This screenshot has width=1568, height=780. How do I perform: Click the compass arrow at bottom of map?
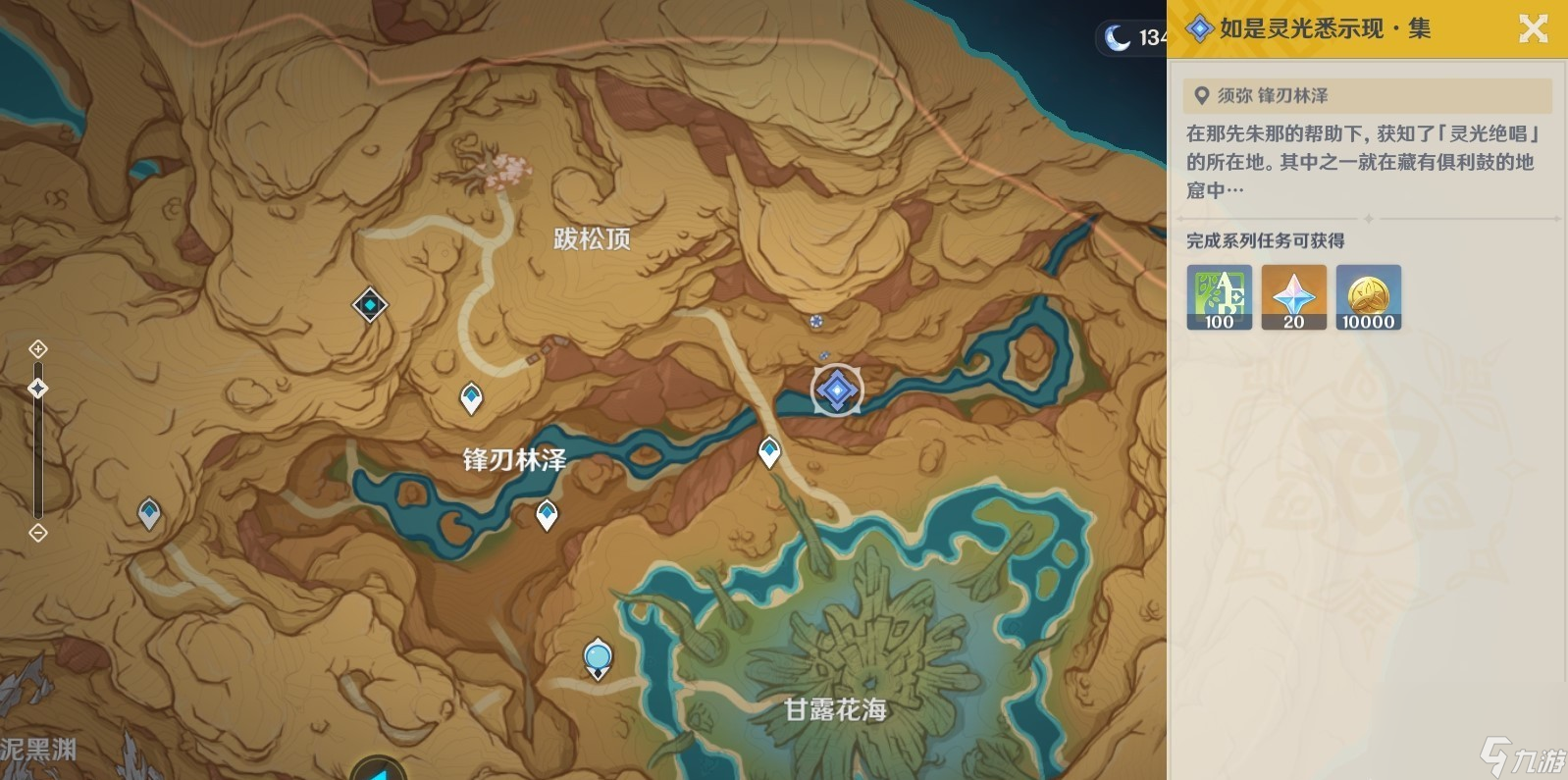click(x=381, y=771)
